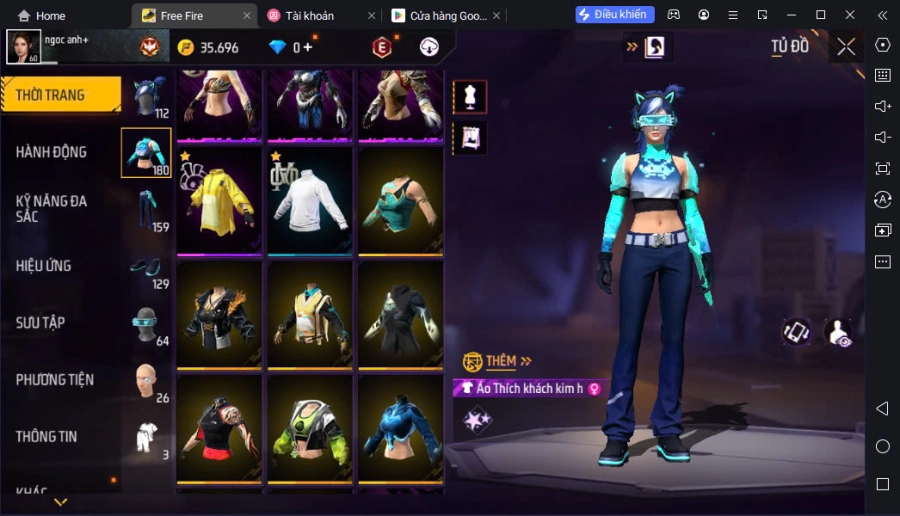Select the neon green crop jacket
This screenshot has width=900, height=516.
click(x=310, y=429)
